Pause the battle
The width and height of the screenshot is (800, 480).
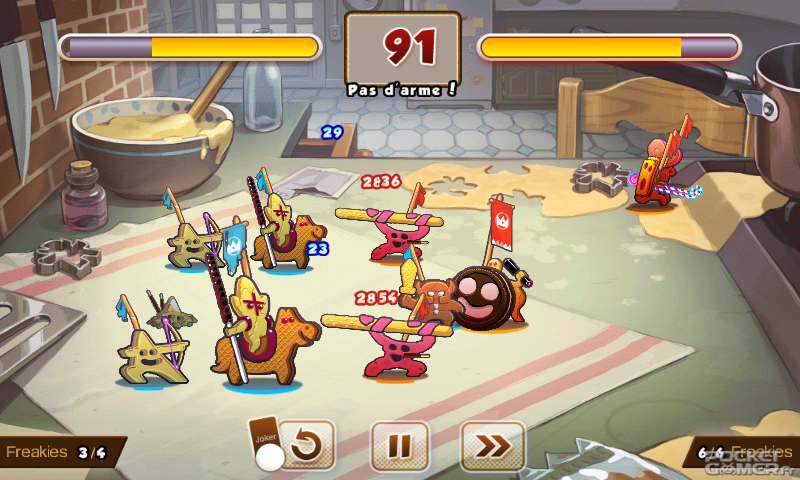(x=400, y=446)
